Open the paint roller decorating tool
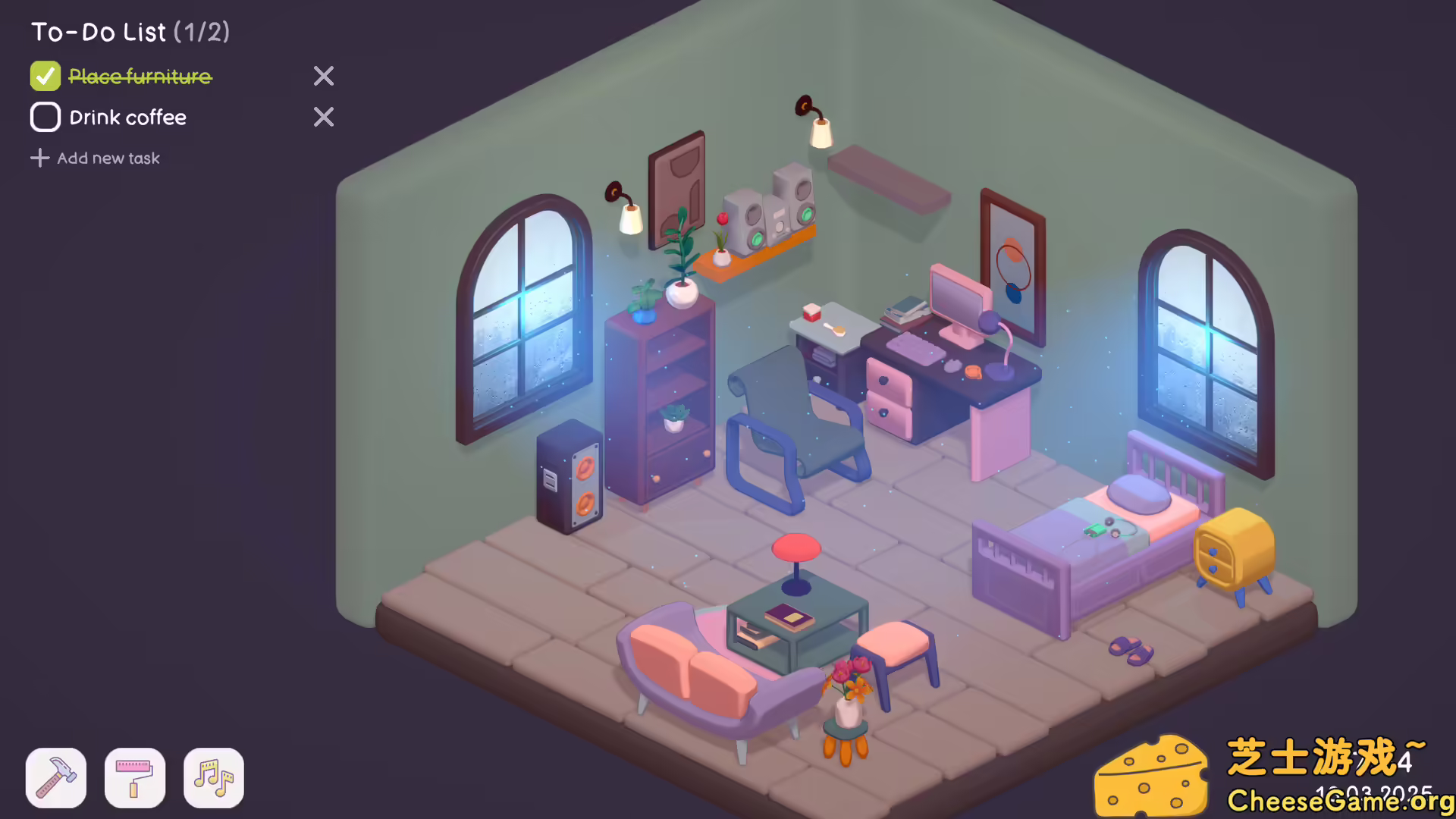 pos(134,778)
